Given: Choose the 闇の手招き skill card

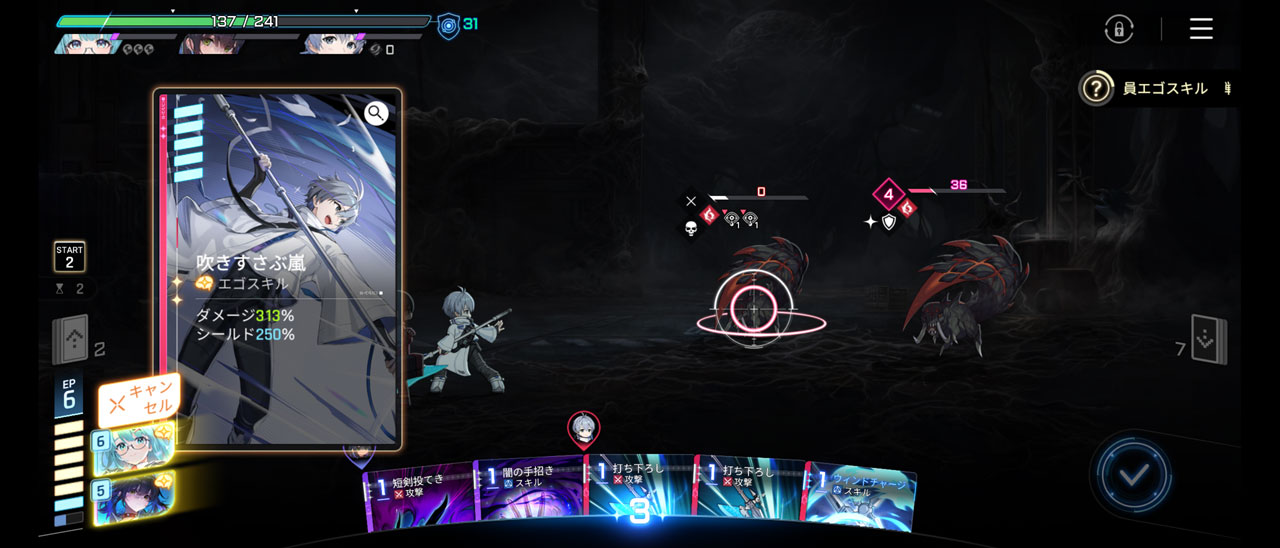Looking at the screenshot, I should point(530,490).
